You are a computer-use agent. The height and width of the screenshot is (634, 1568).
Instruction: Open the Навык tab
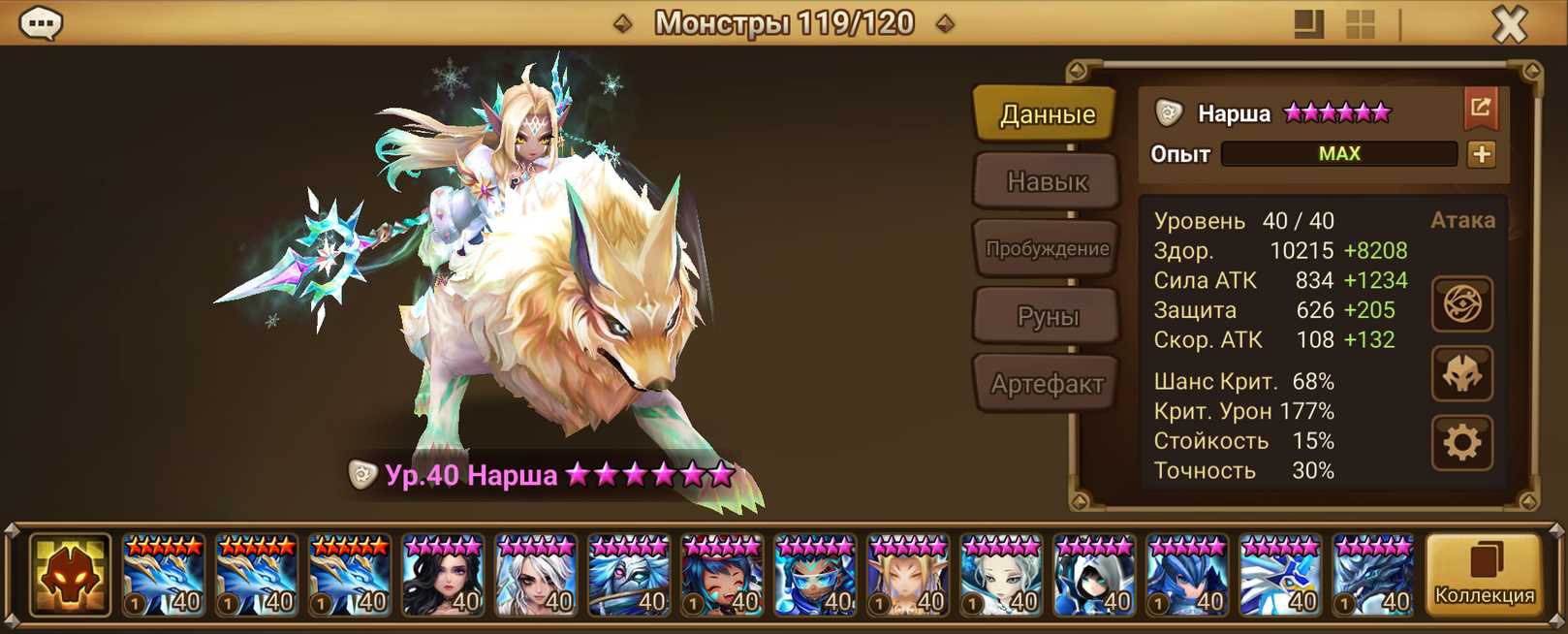pos(1046,181)
